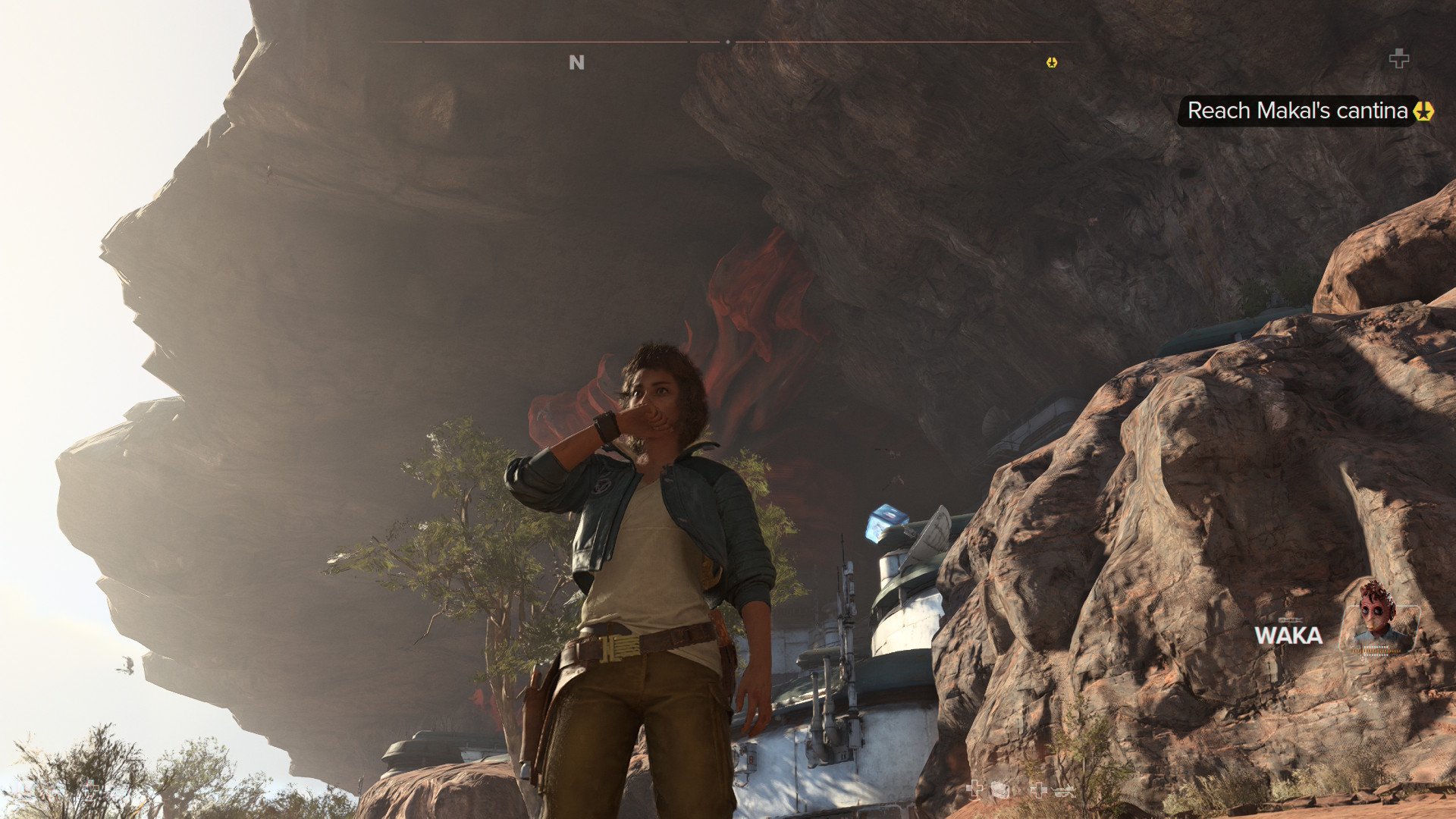Screen dimensions: 1456x819
Task: Select the speeder call icon
Action: click(x=1063, y=791)
